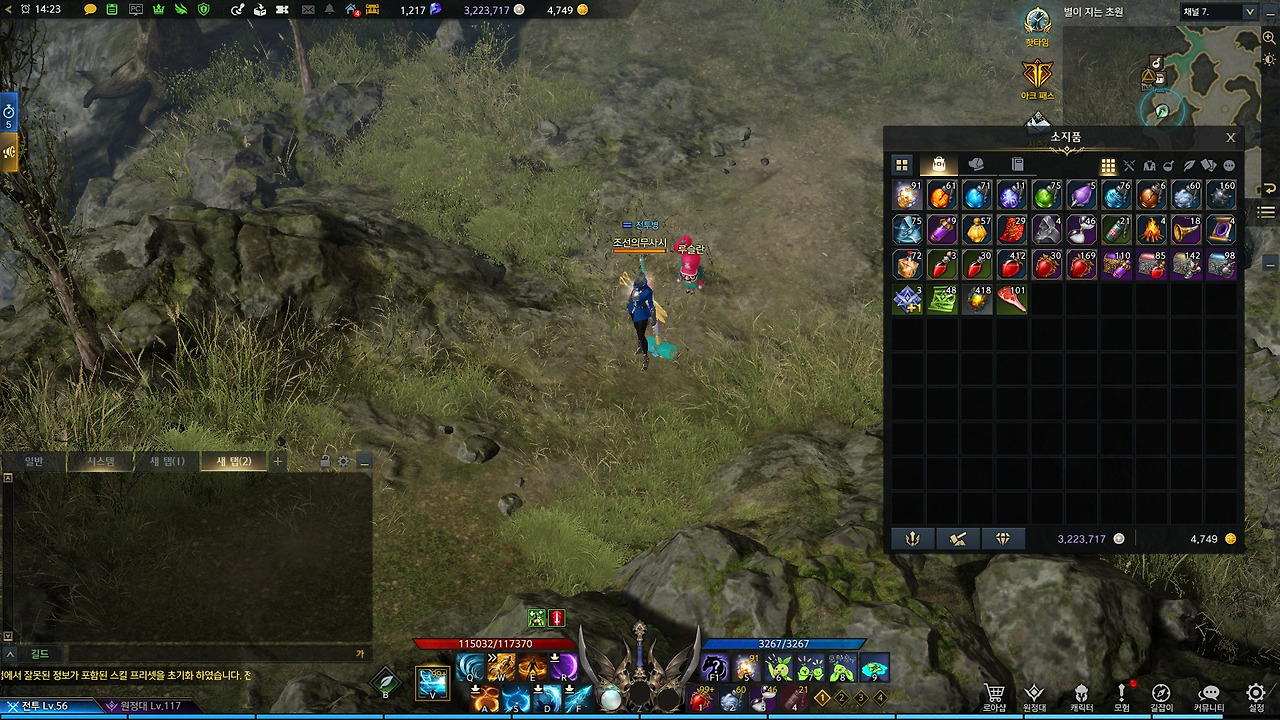Choose the hourglass item slot

(x=1081, y=231)
